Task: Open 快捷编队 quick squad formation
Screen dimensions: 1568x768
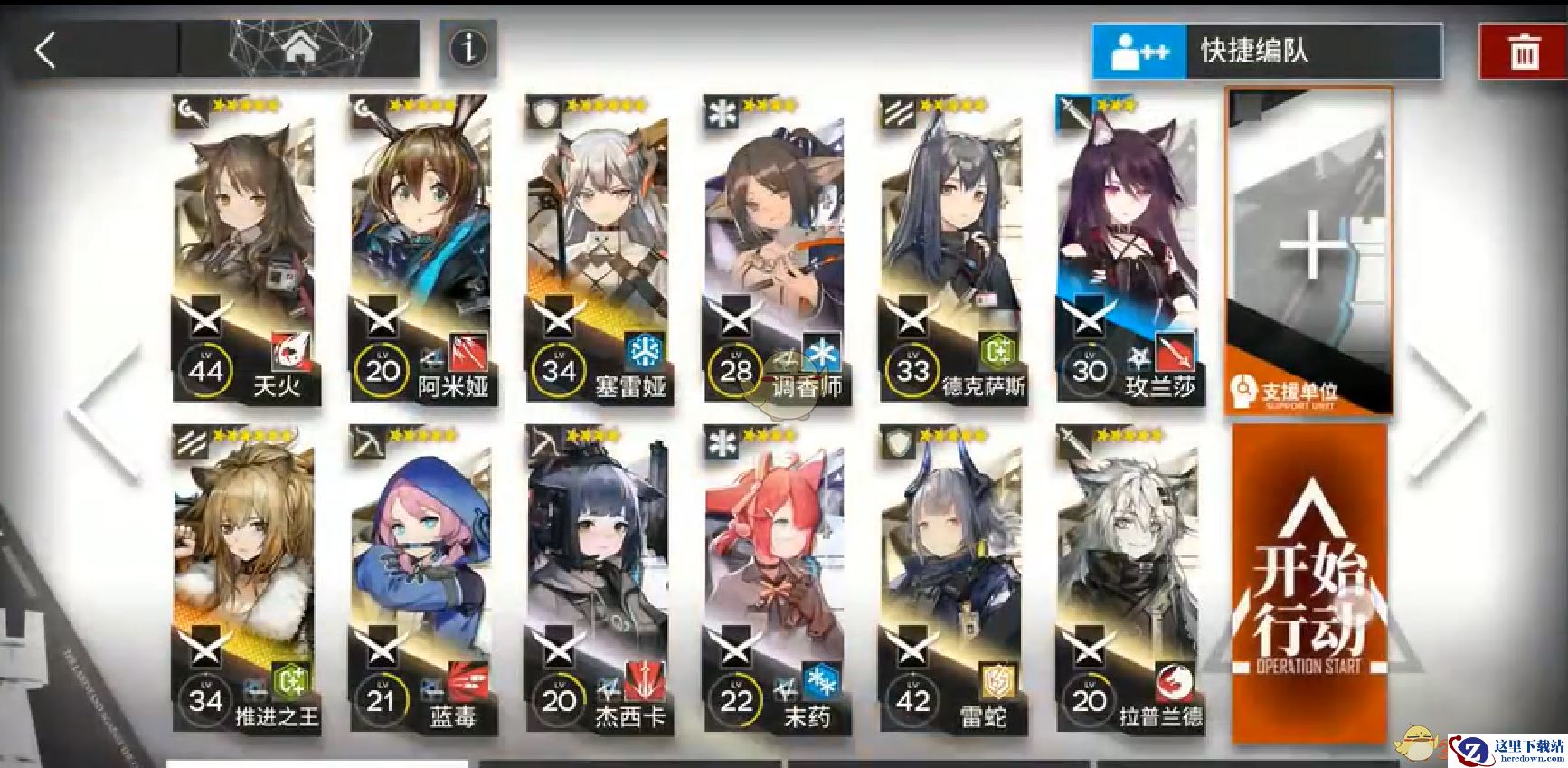Action: click(1266, 51)
